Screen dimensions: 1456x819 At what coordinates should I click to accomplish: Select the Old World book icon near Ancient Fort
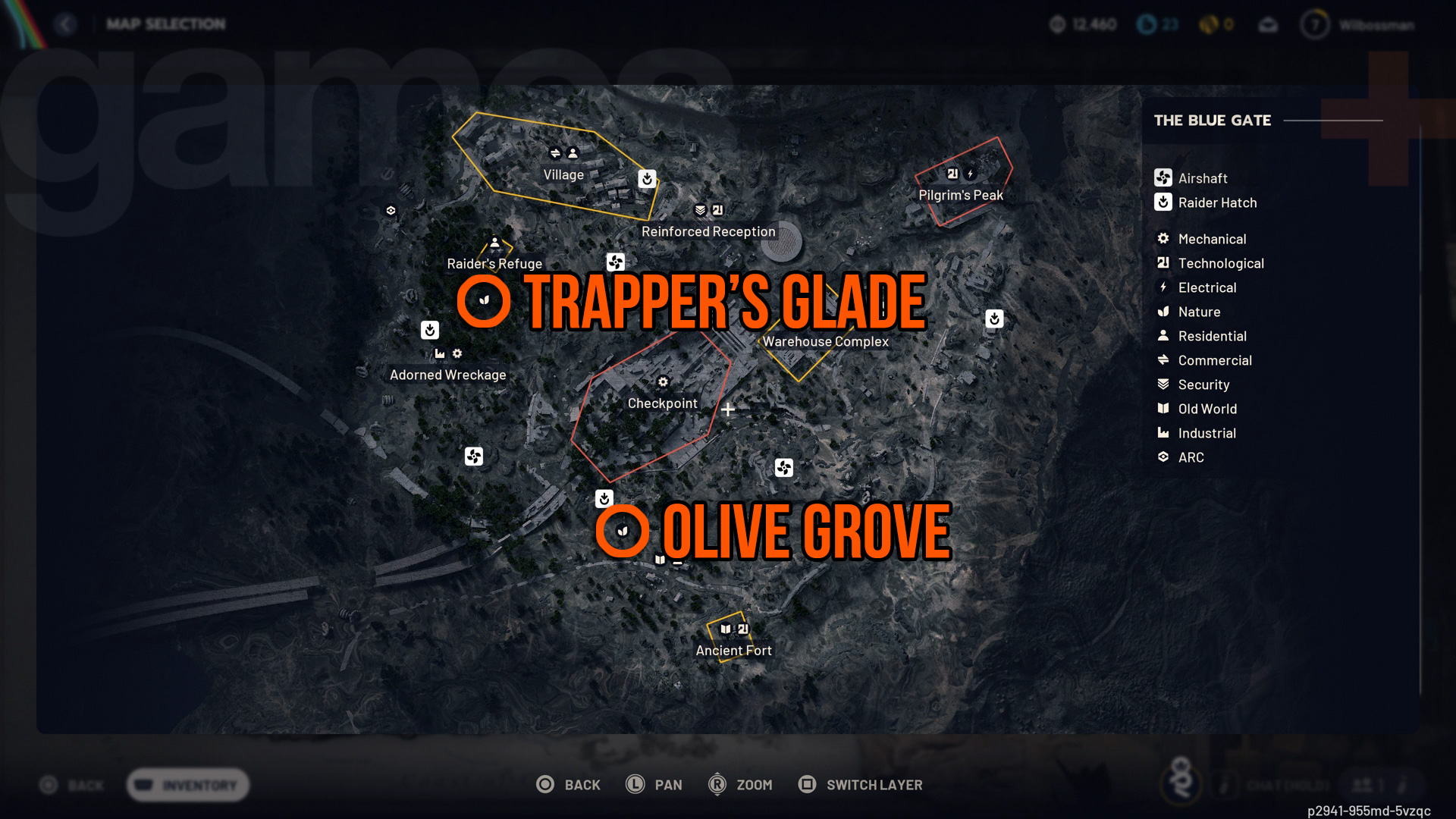coord(725,629)
